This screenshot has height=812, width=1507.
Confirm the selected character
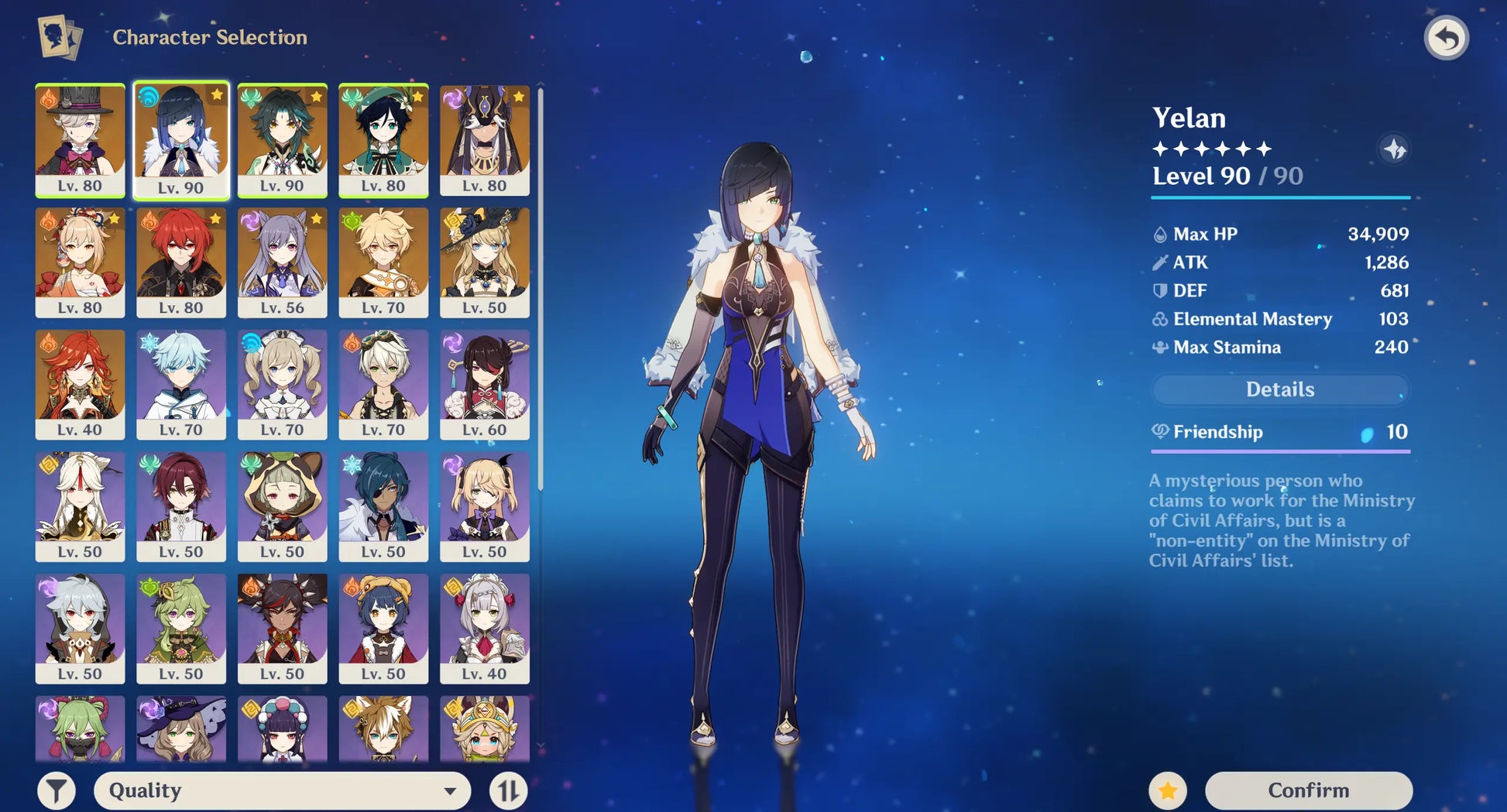[1308, 790]
